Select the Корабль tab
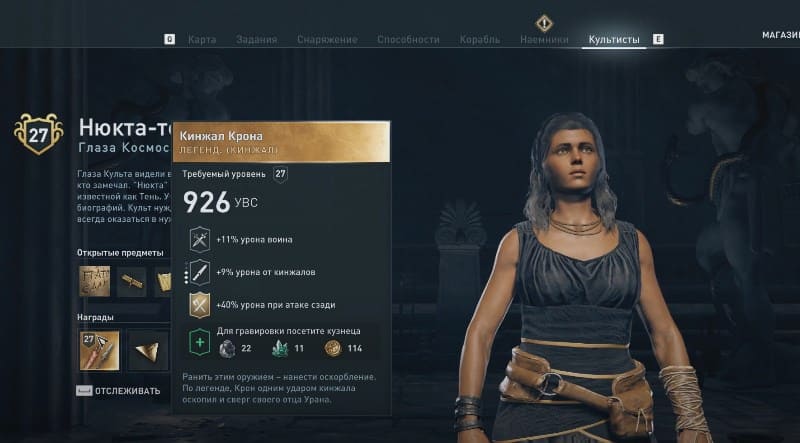The height and width of the screenshot is (443, 800). 480,40
